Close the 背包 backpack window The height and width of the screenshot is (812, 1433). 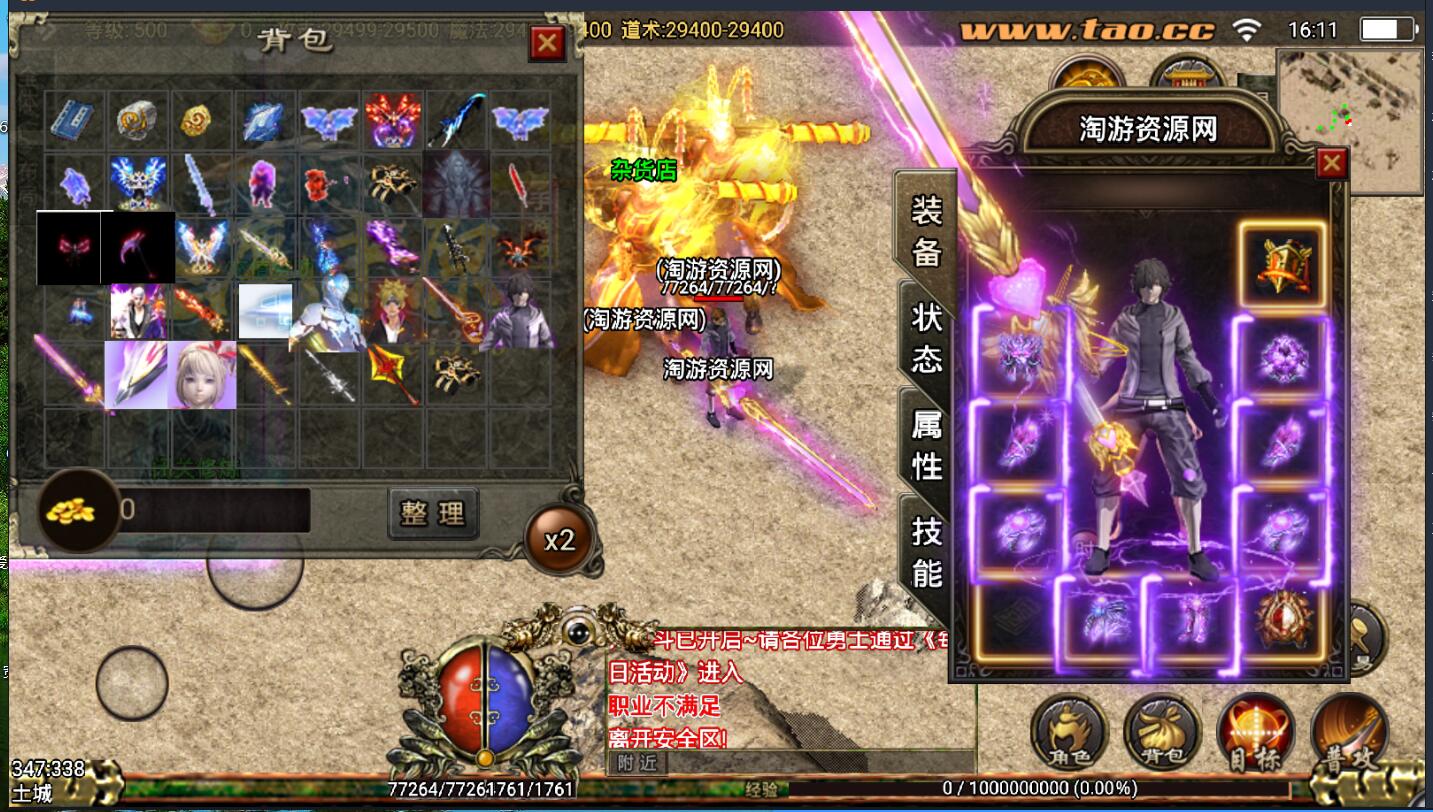click(546, 43)
